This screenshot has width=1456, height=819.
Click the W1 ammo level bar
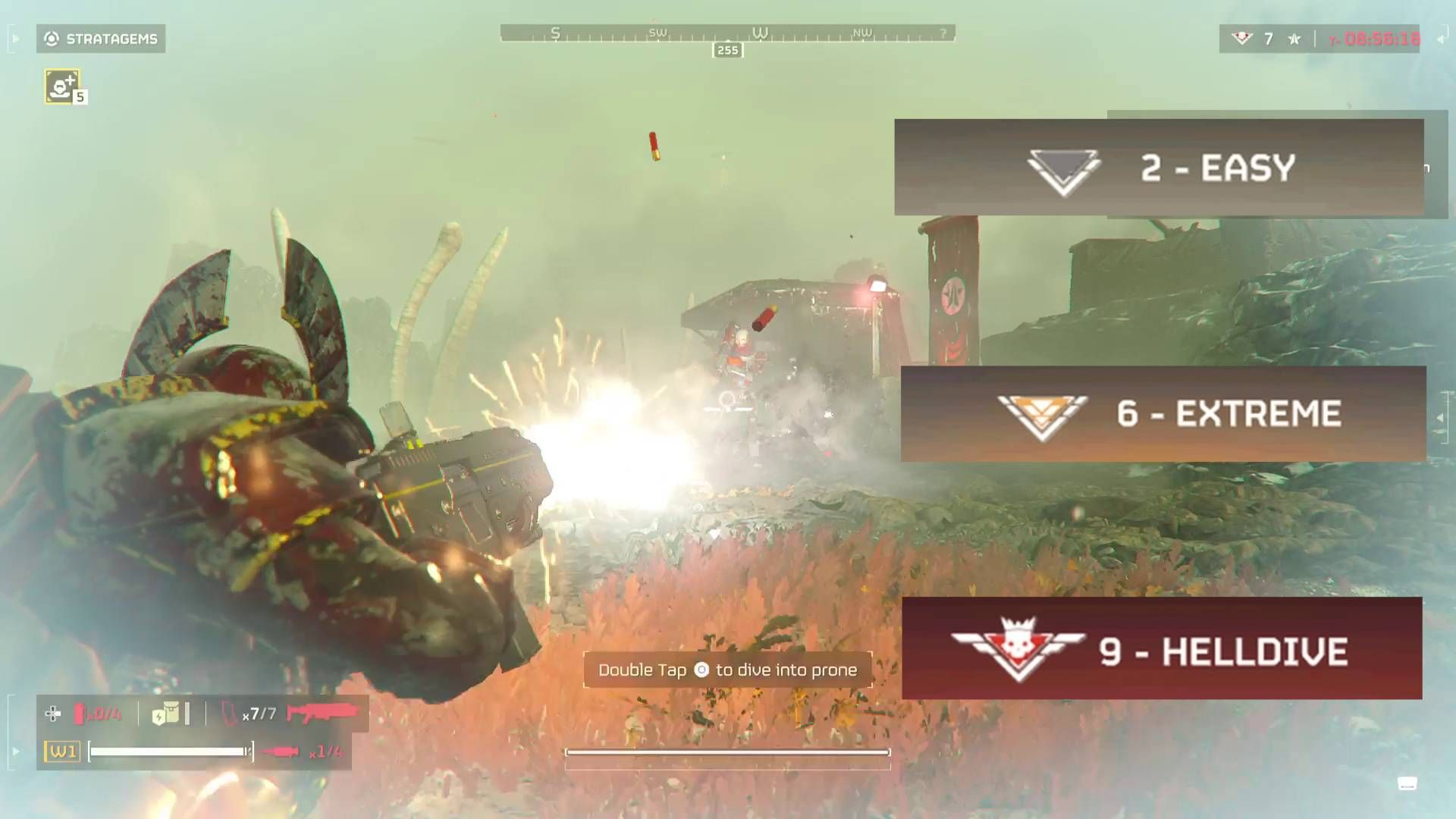(167, 752)
